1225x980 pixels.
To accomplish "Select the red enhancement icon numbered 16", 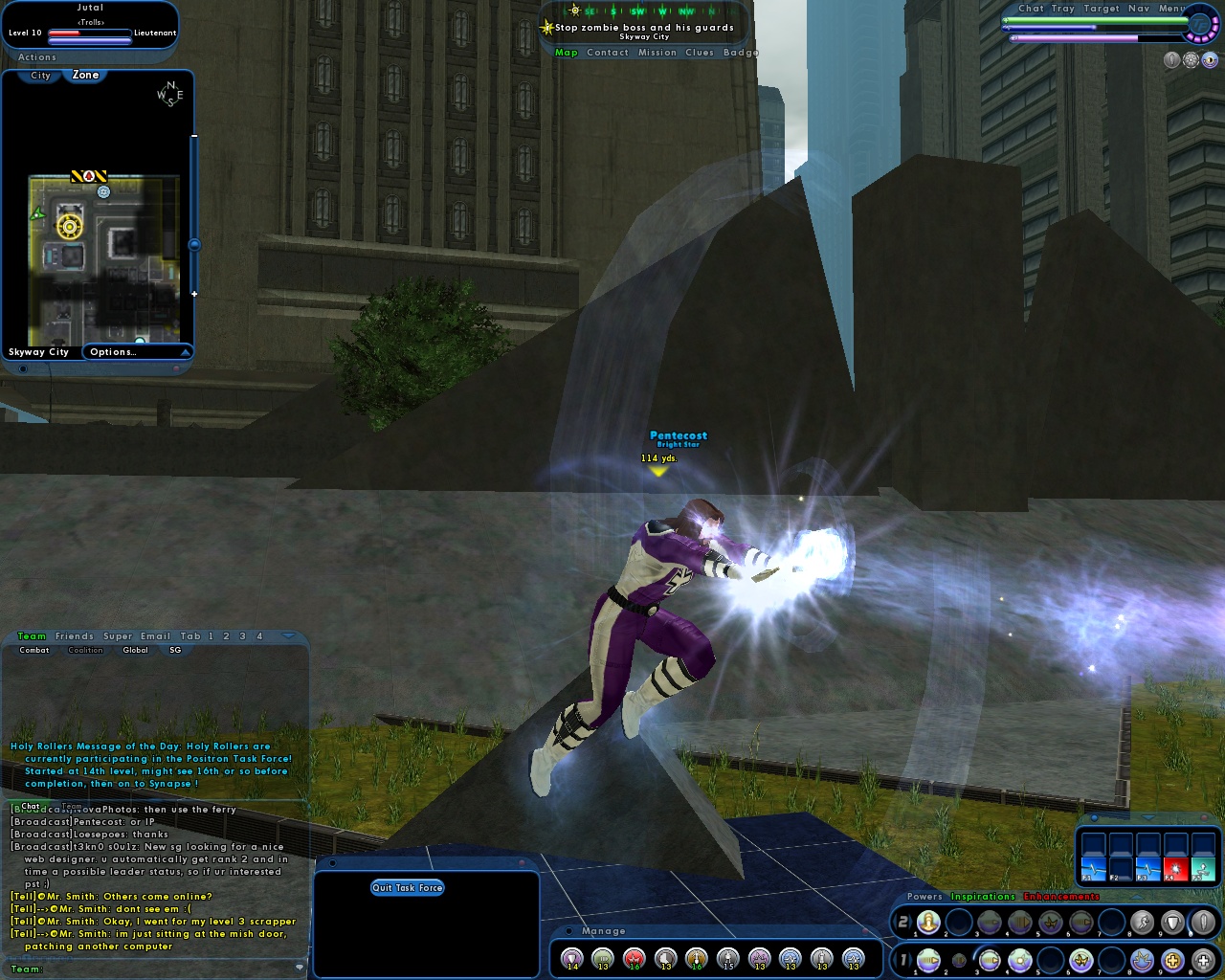I will click(634, 959).
